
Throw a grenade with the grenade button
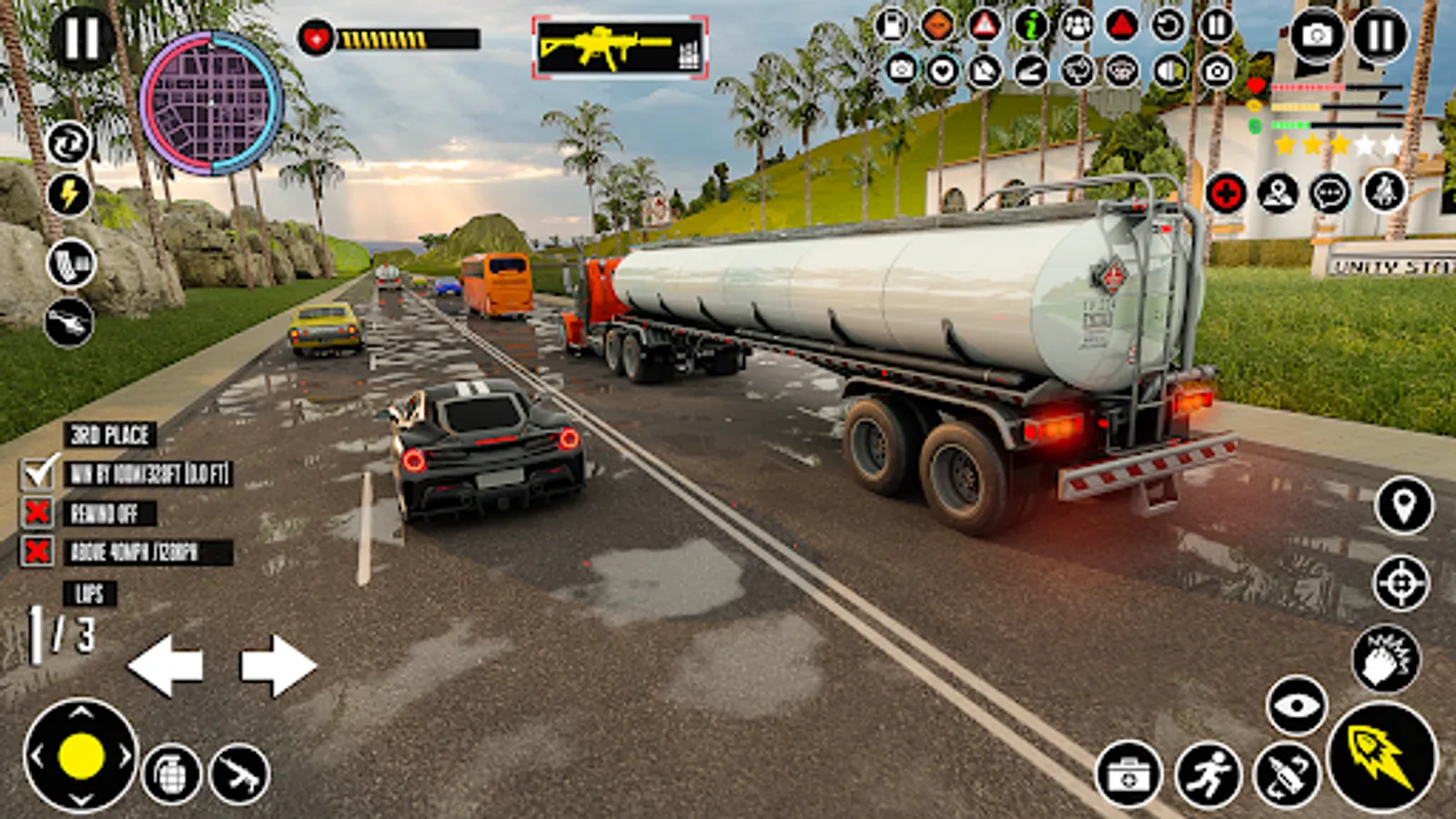pos(172,773)
